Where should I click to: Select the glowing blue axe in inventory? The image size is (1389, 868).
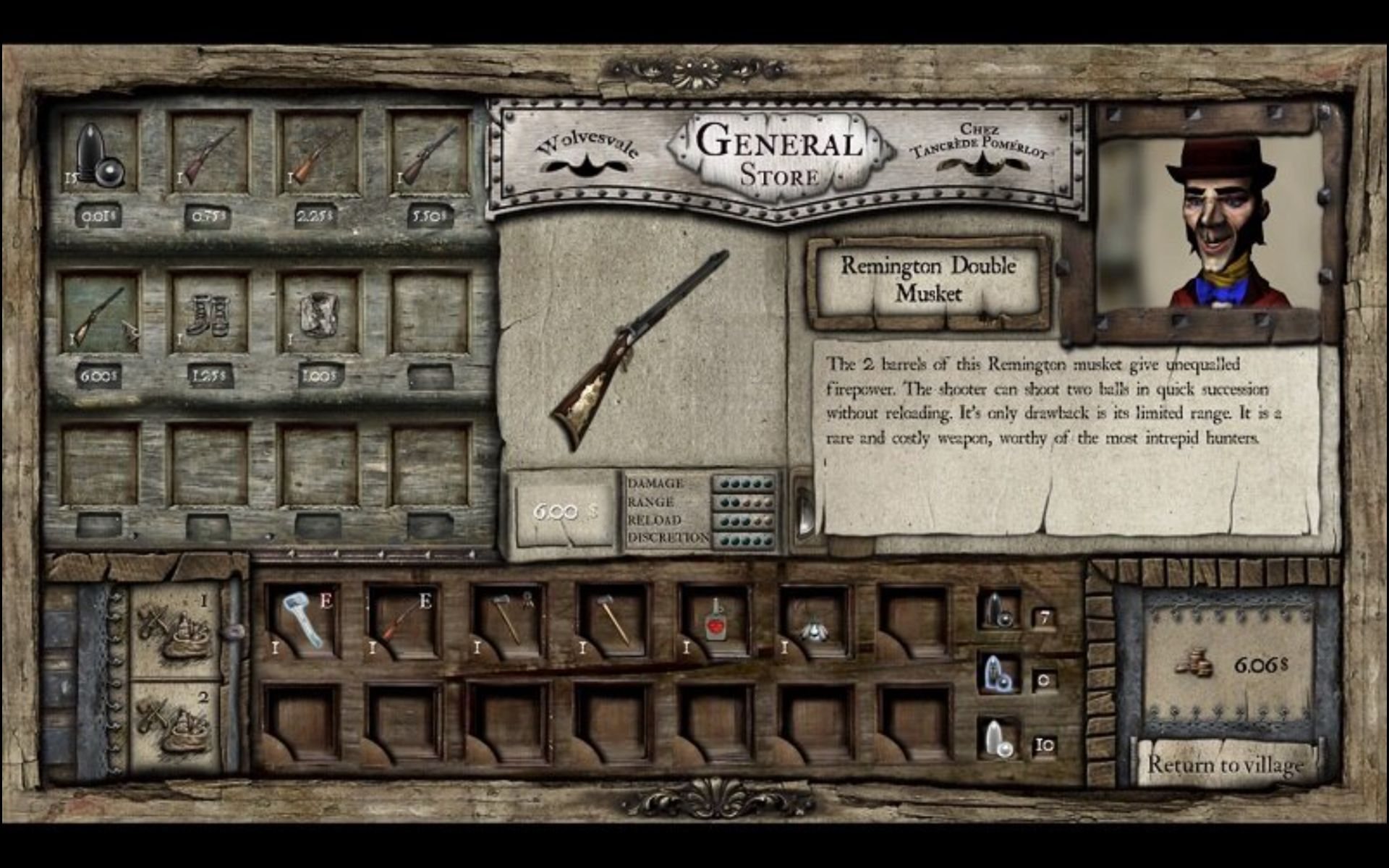304,620
